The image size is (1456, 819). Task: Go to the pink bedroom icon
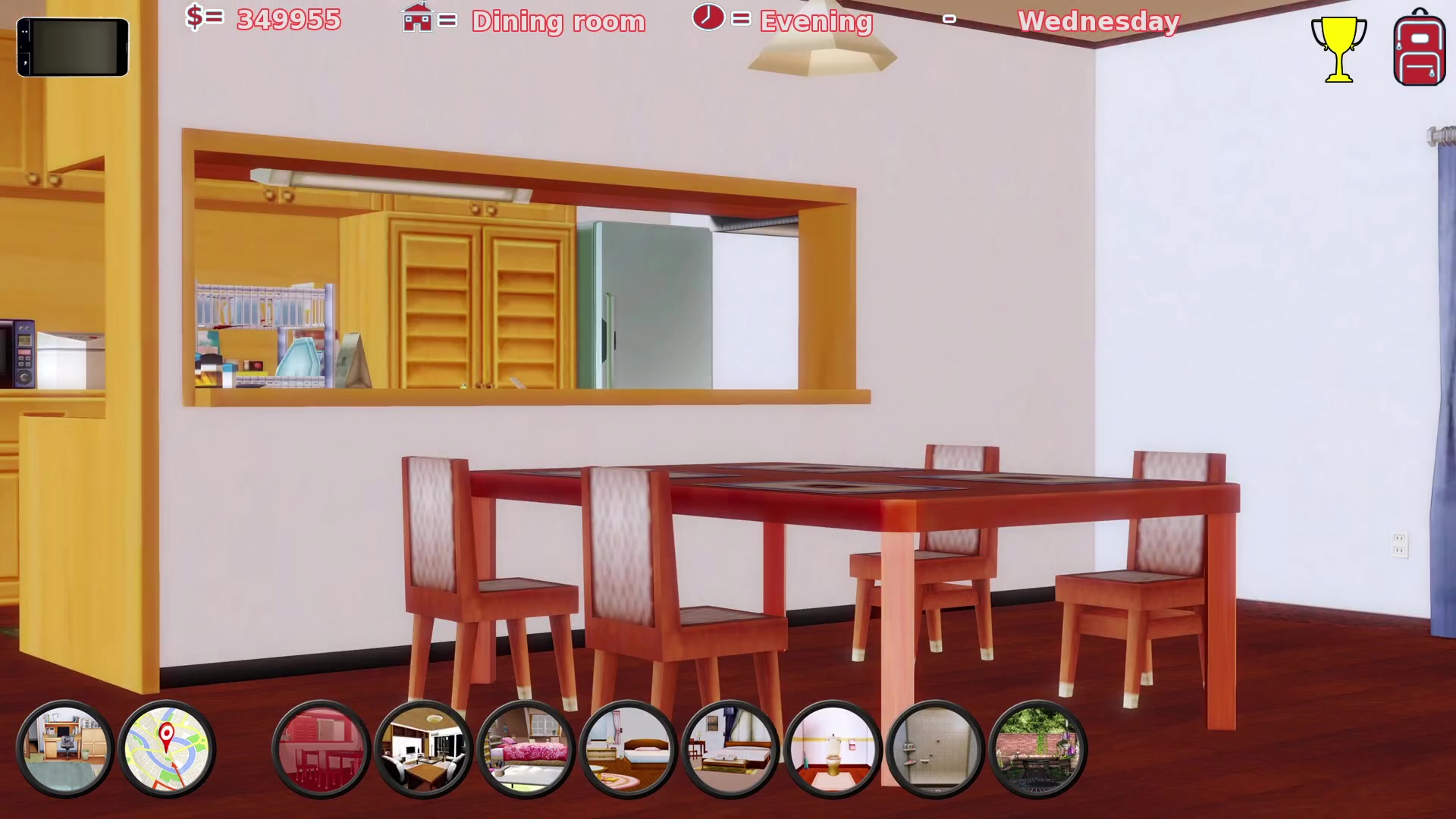[x=526, y=749]
